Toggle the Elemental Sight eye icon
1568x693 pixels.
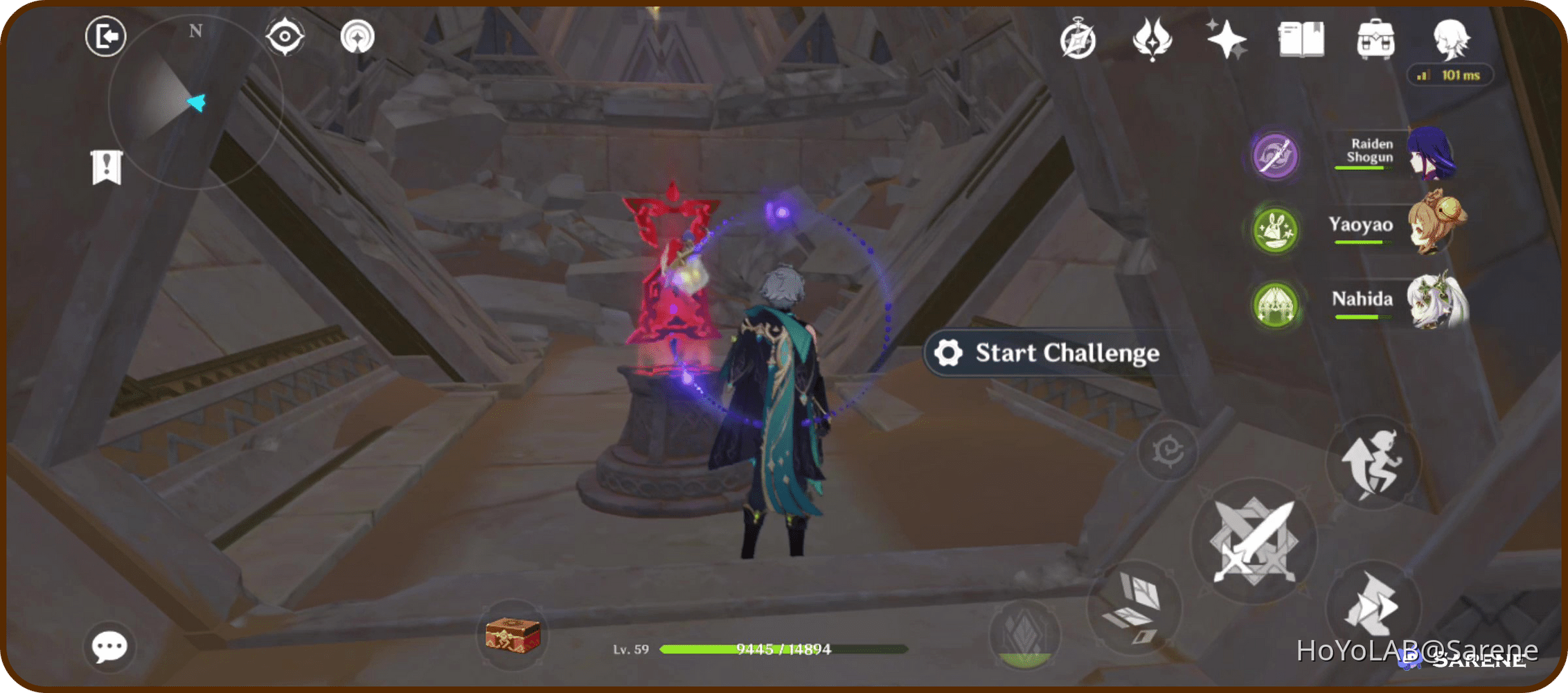click(285, 37)
